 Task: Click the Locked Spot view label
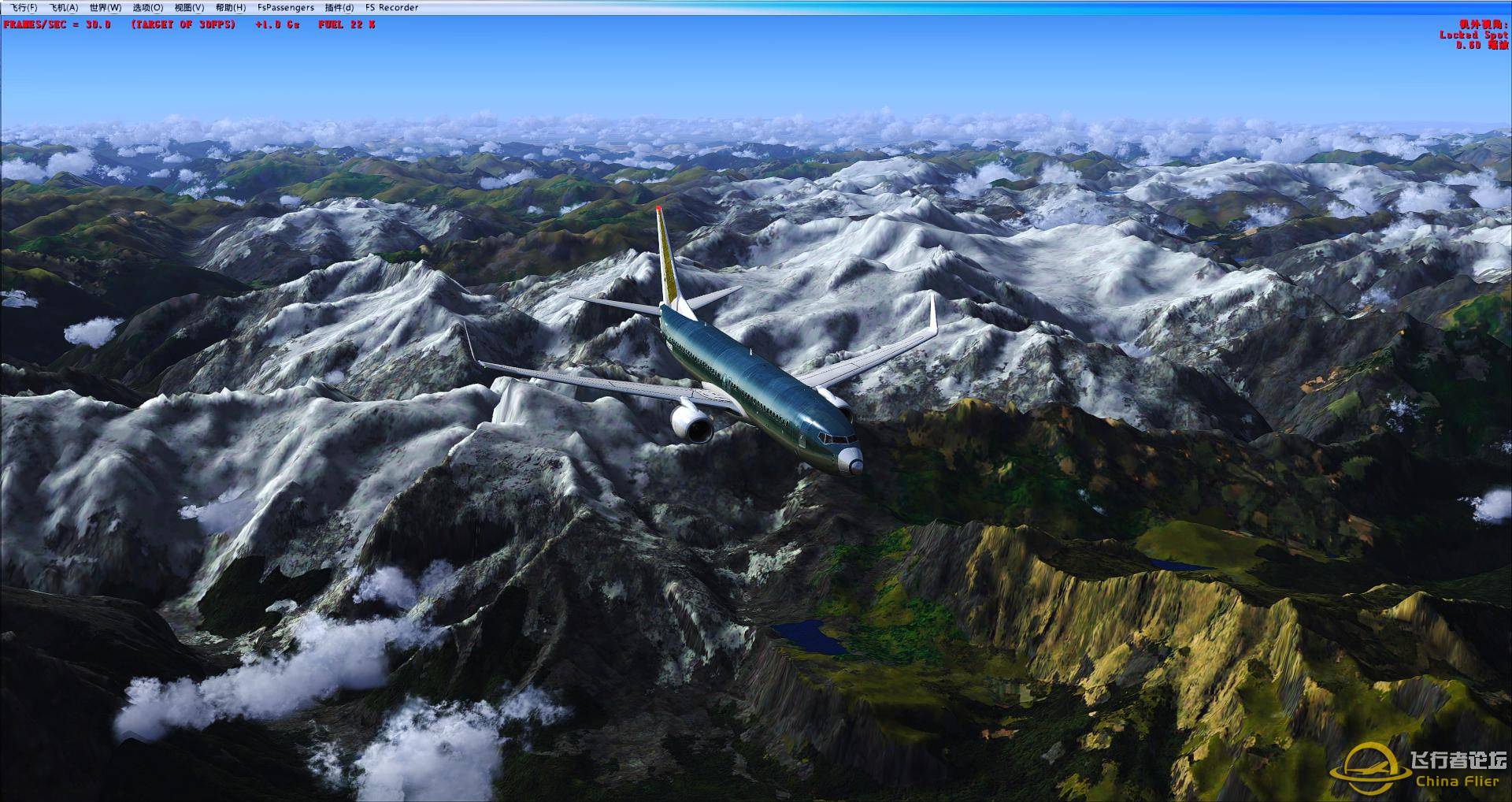coord(1475,35)
